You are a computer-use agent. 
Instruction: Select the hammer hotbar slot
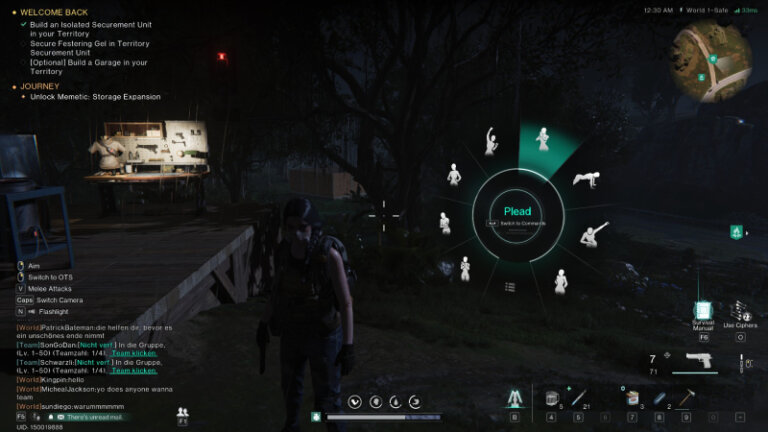click(686, 397)
